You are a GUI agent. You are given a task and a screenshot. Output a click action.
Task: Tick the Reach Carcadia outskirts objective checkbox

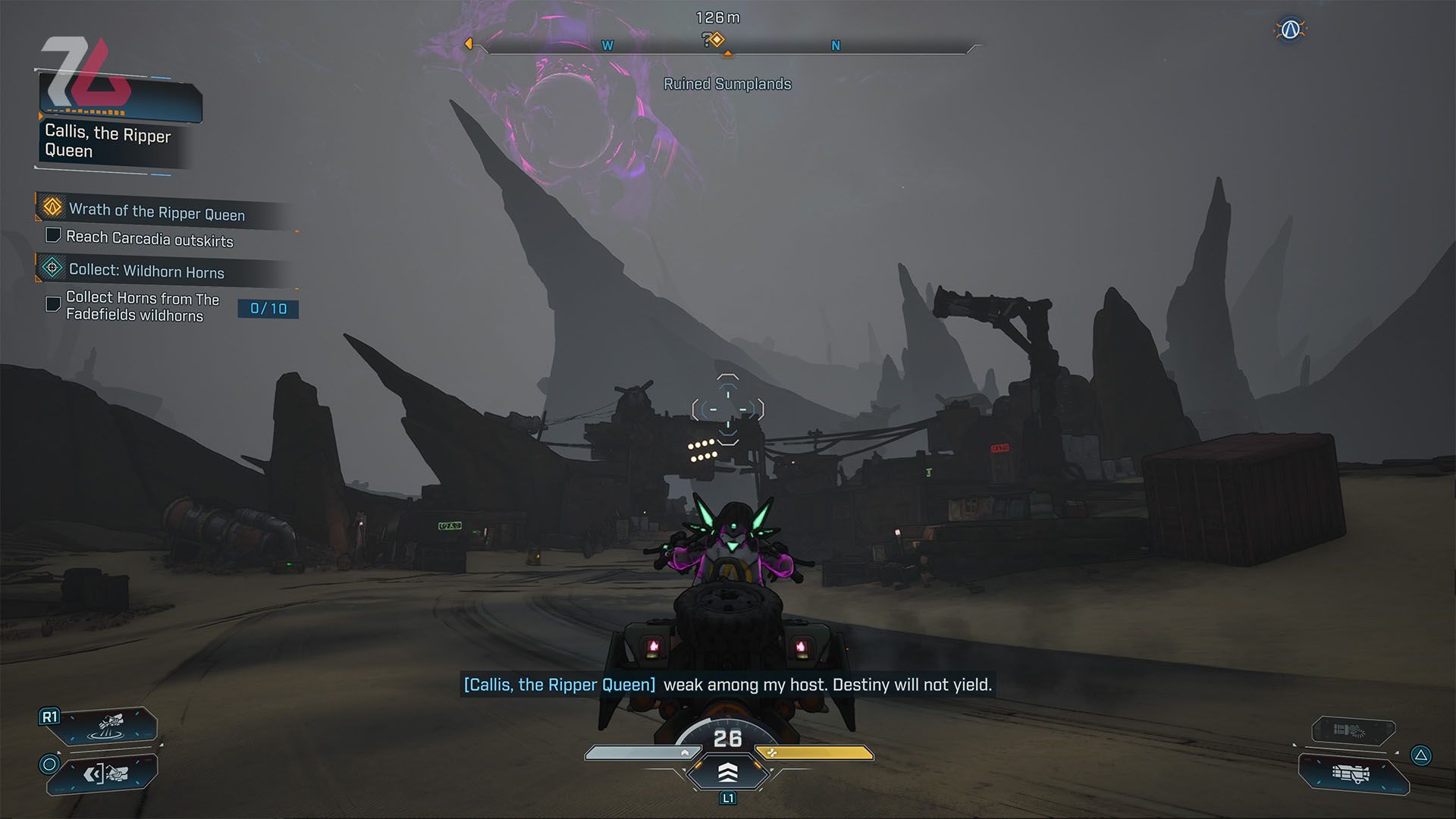pos(53,235)
